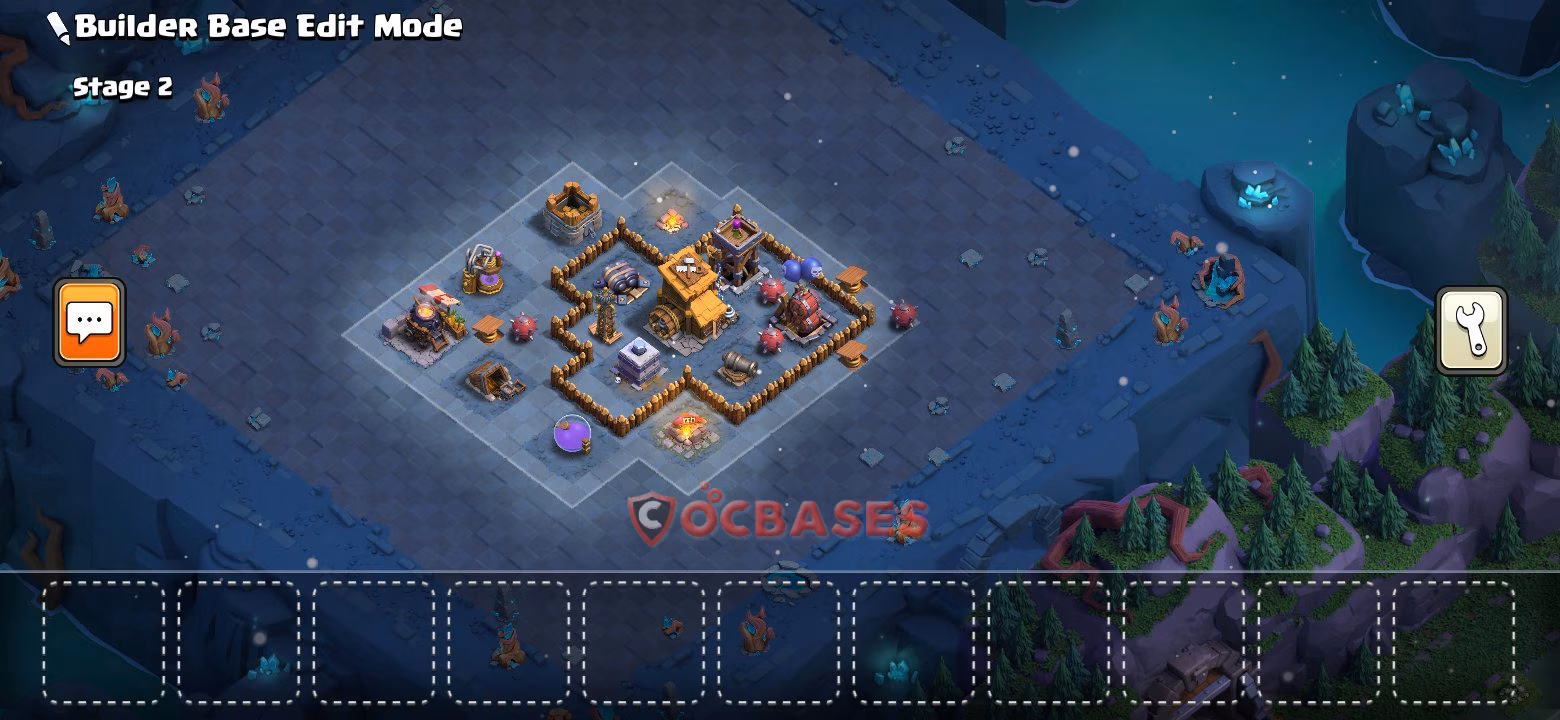Open chat using the orange speech bubble icon
Image resolution: width=1560 pixels, height=720 pixels.
pos(88,322)
